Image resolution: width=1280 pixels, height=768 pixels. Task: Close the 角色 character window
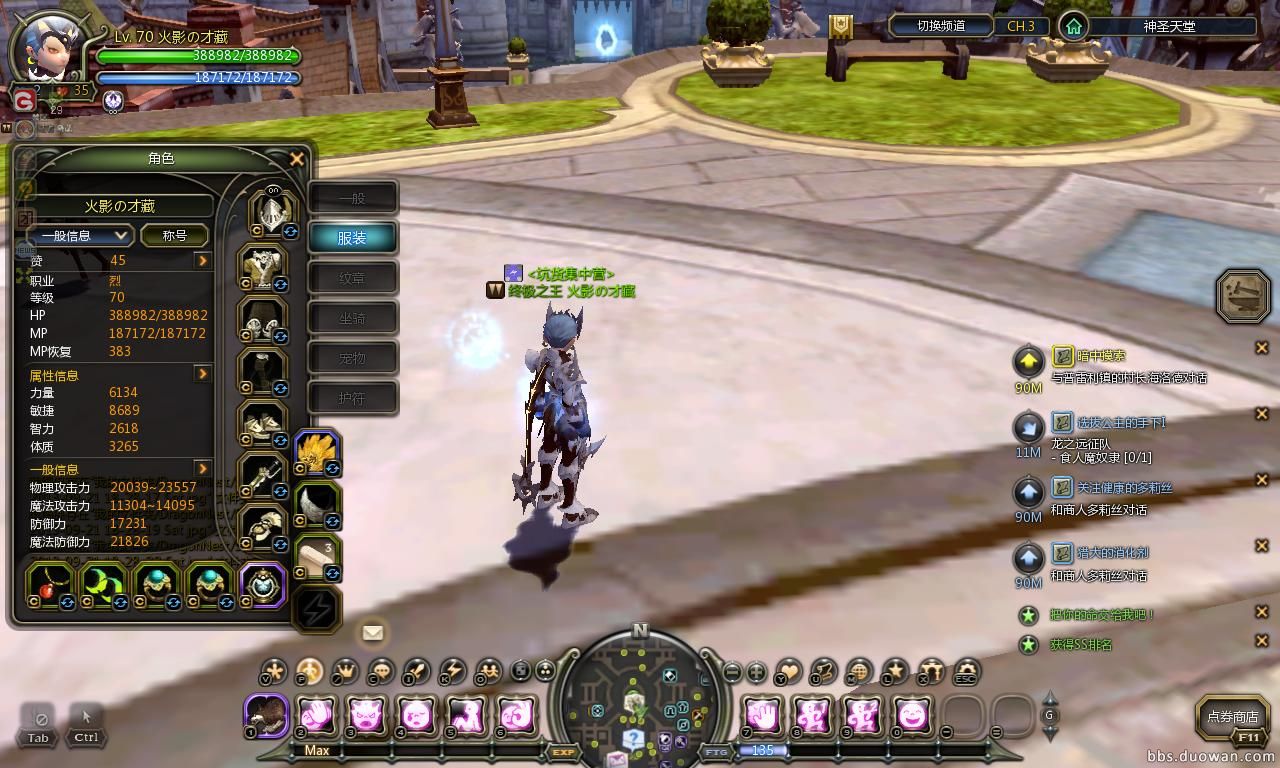[296, 159]
